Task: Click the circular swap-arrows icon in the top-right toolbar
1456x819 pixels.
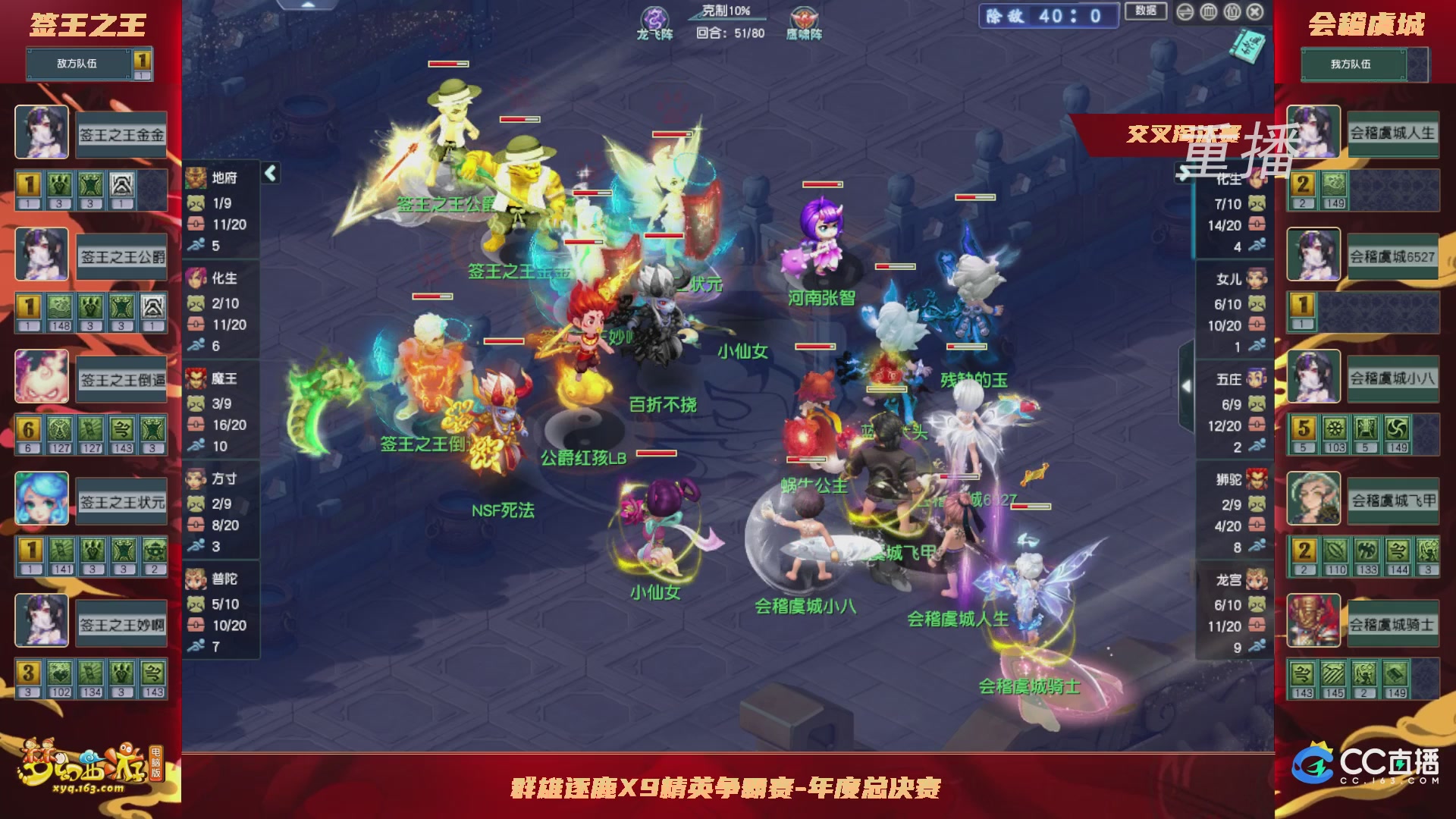Action: (1185, 12)
